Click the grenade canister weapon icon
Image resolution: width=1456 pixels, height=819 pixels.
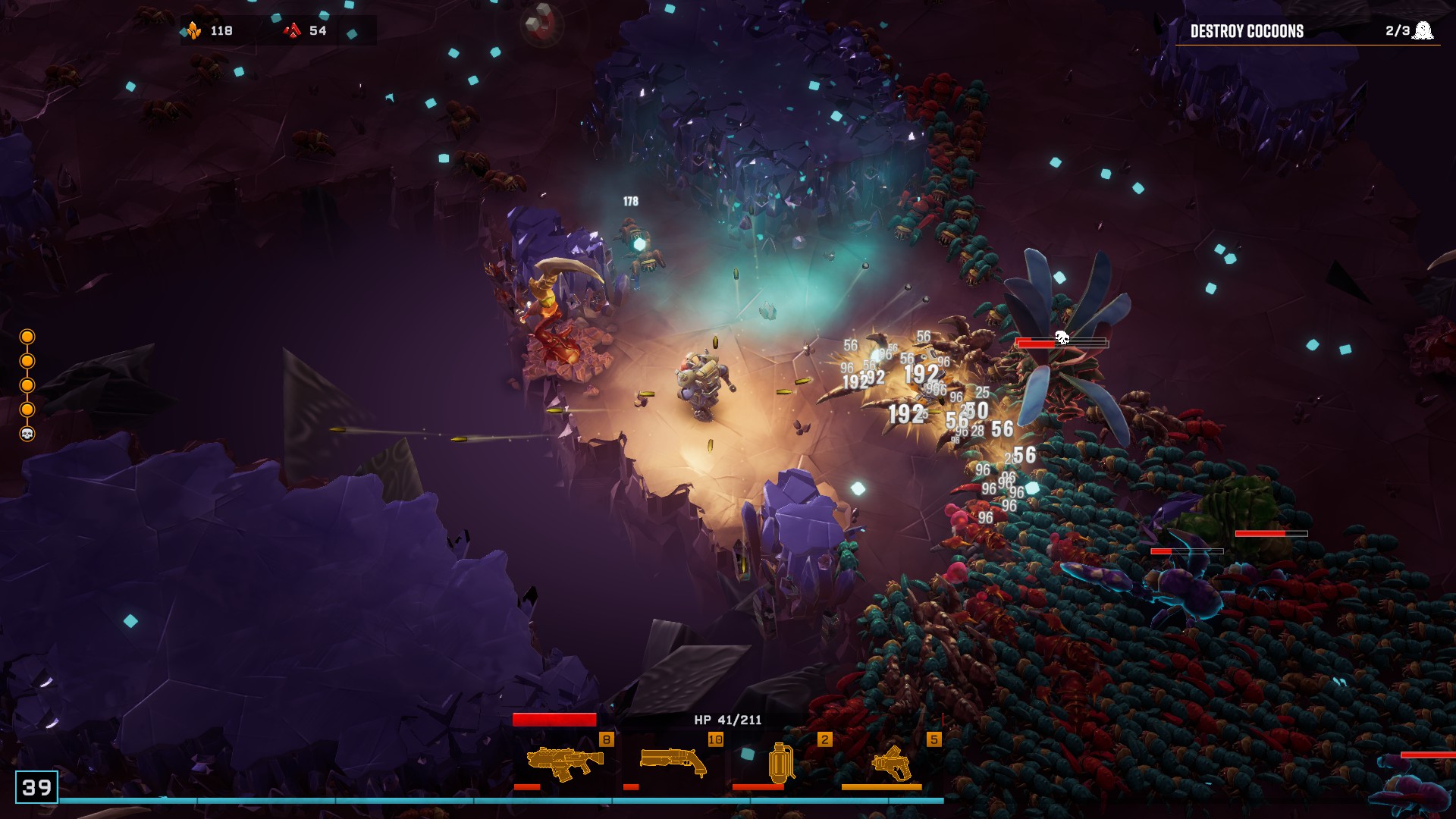click(783, 764)
